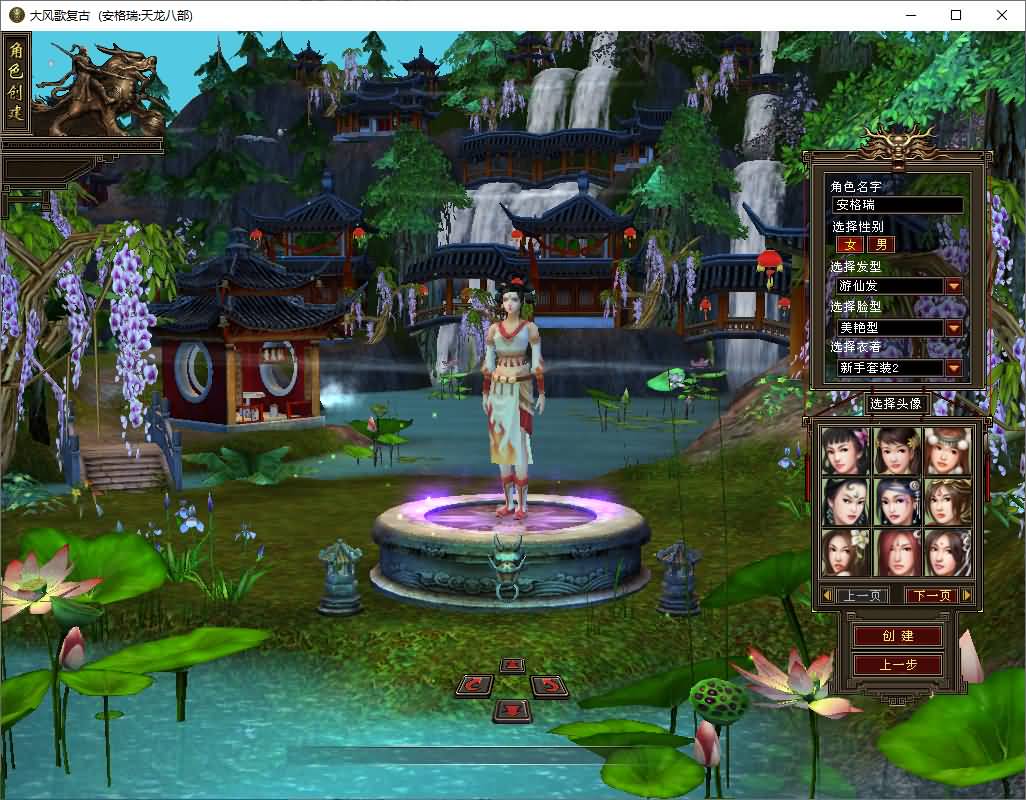
Task: Choose the male gender button 男
Action: [881, 244]
